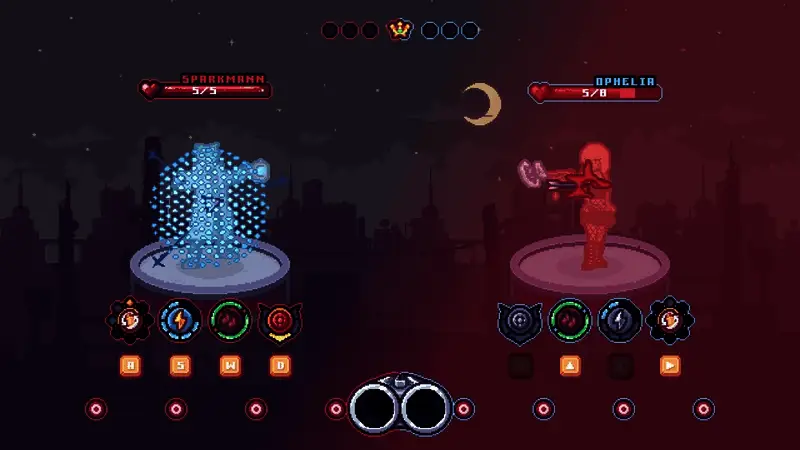Select Sparkmann's green-ringed ability icon
This screenshot has width=800, height=450.
click(x=230, y=321)
